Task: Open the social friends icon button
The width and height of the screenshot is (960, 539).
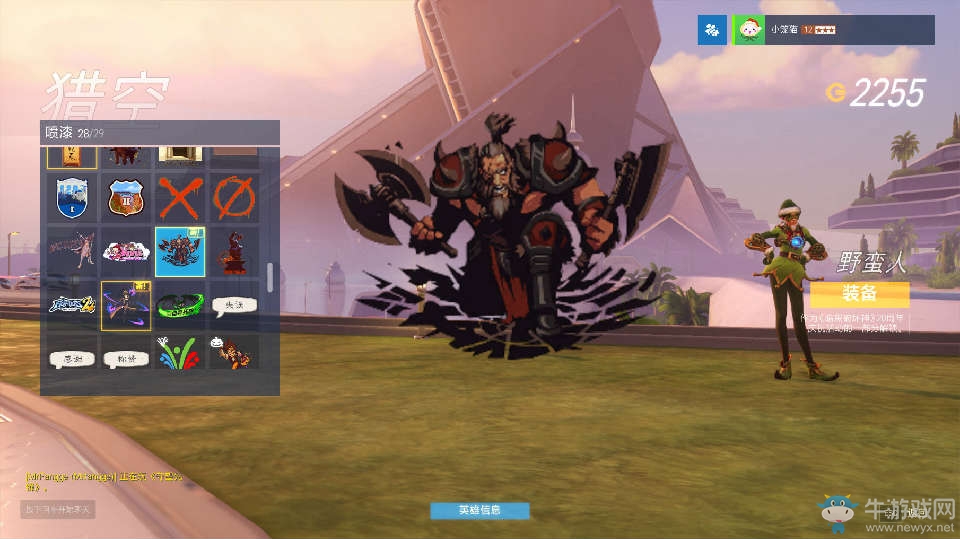Action: [x=711, y=30]
